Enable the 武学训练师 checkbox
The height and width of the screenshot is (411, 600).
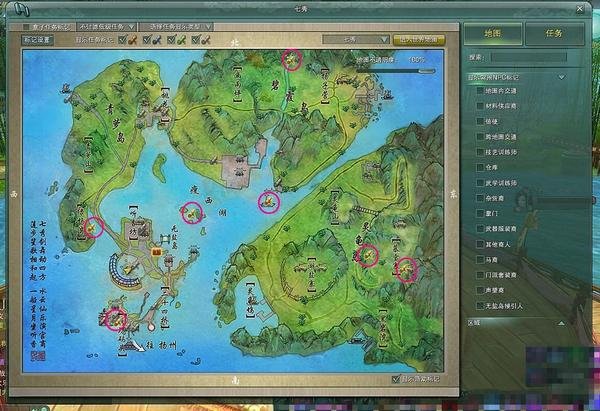click(481, 183)
